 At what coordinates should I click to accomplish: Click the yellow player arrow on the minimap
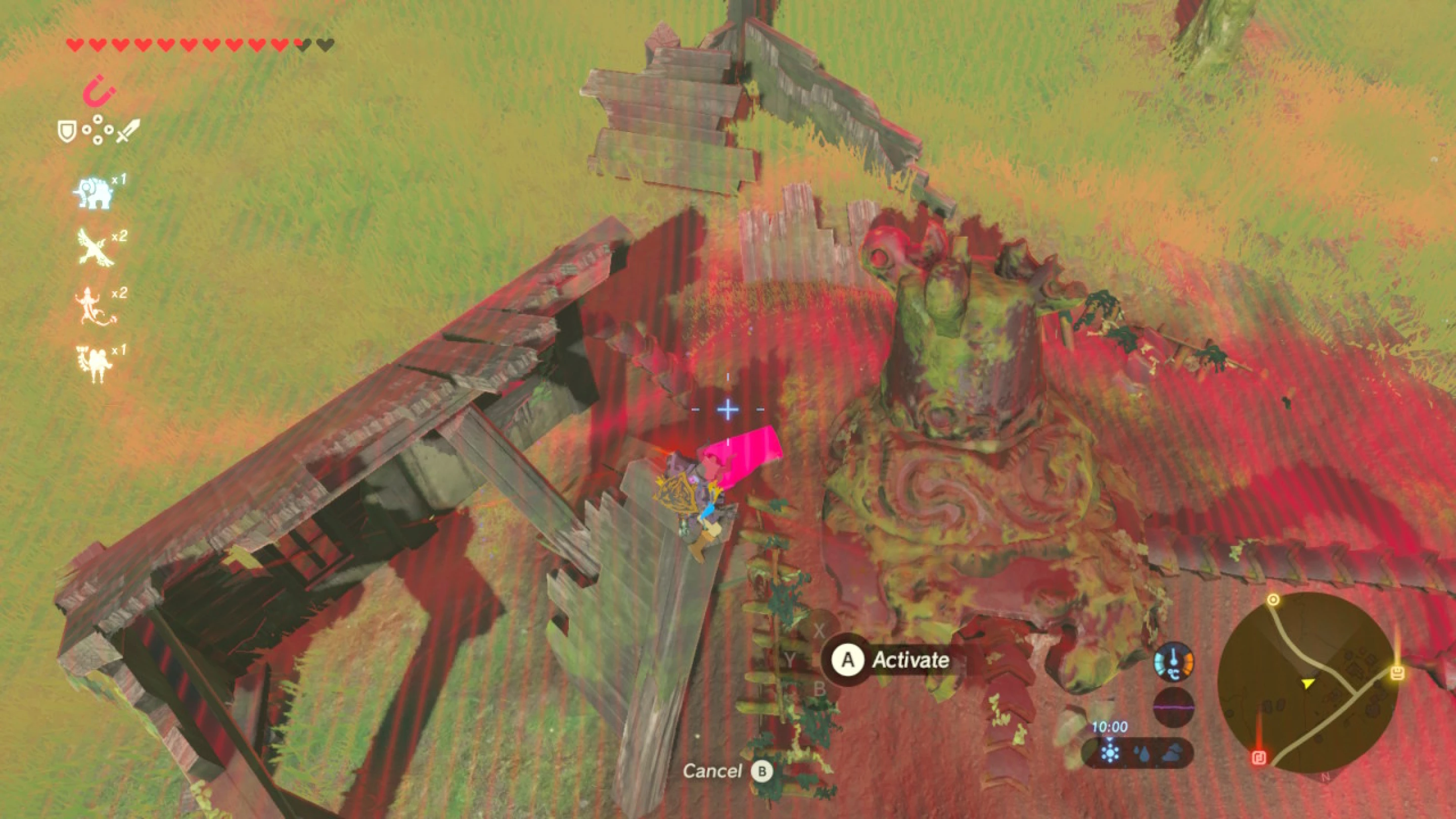pos(1308,684)
